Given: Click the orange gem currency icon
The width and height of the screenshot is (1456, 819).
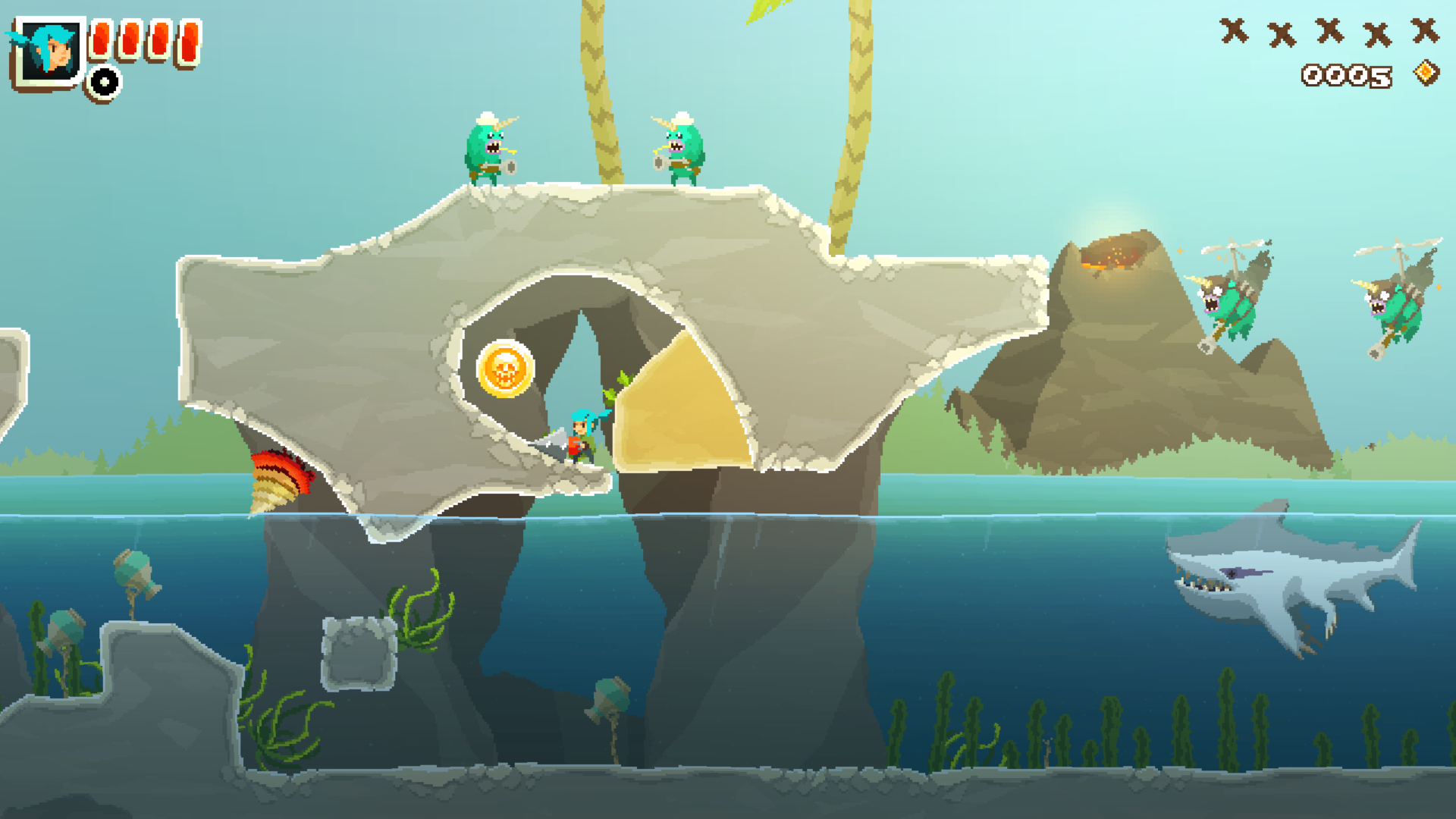Looking at the screenshot, I should coord(1426,74).
